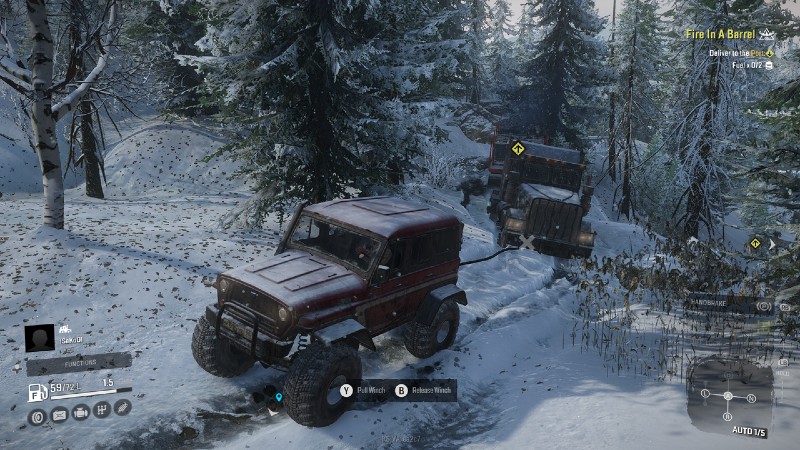The width and height of the screenshot is (800, 450).
Task: Click the gear shifter diagram
Action: click(x=729, y=397)
